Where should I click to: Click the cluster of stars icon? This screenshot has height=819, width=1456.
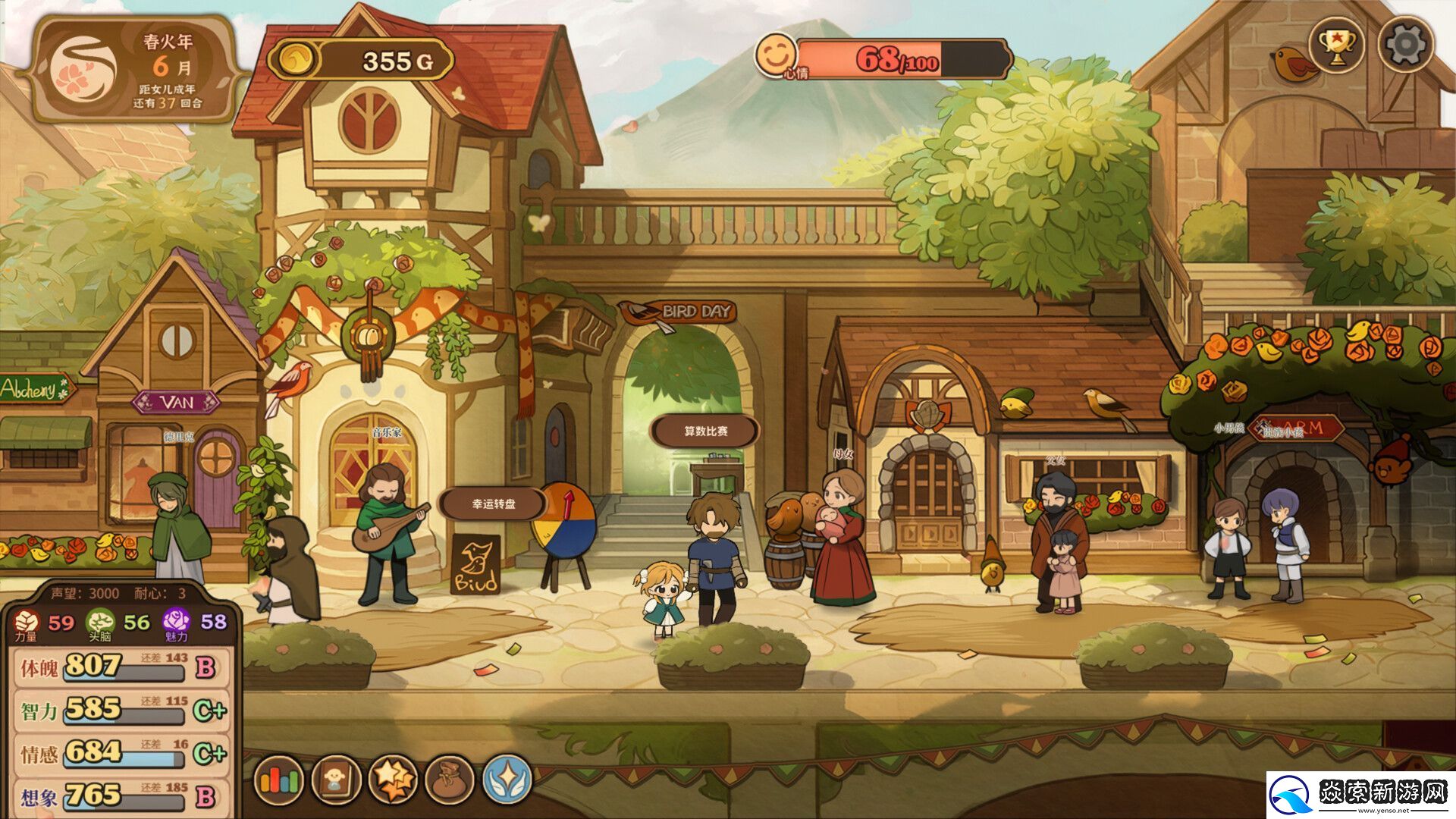pos(393,780)
